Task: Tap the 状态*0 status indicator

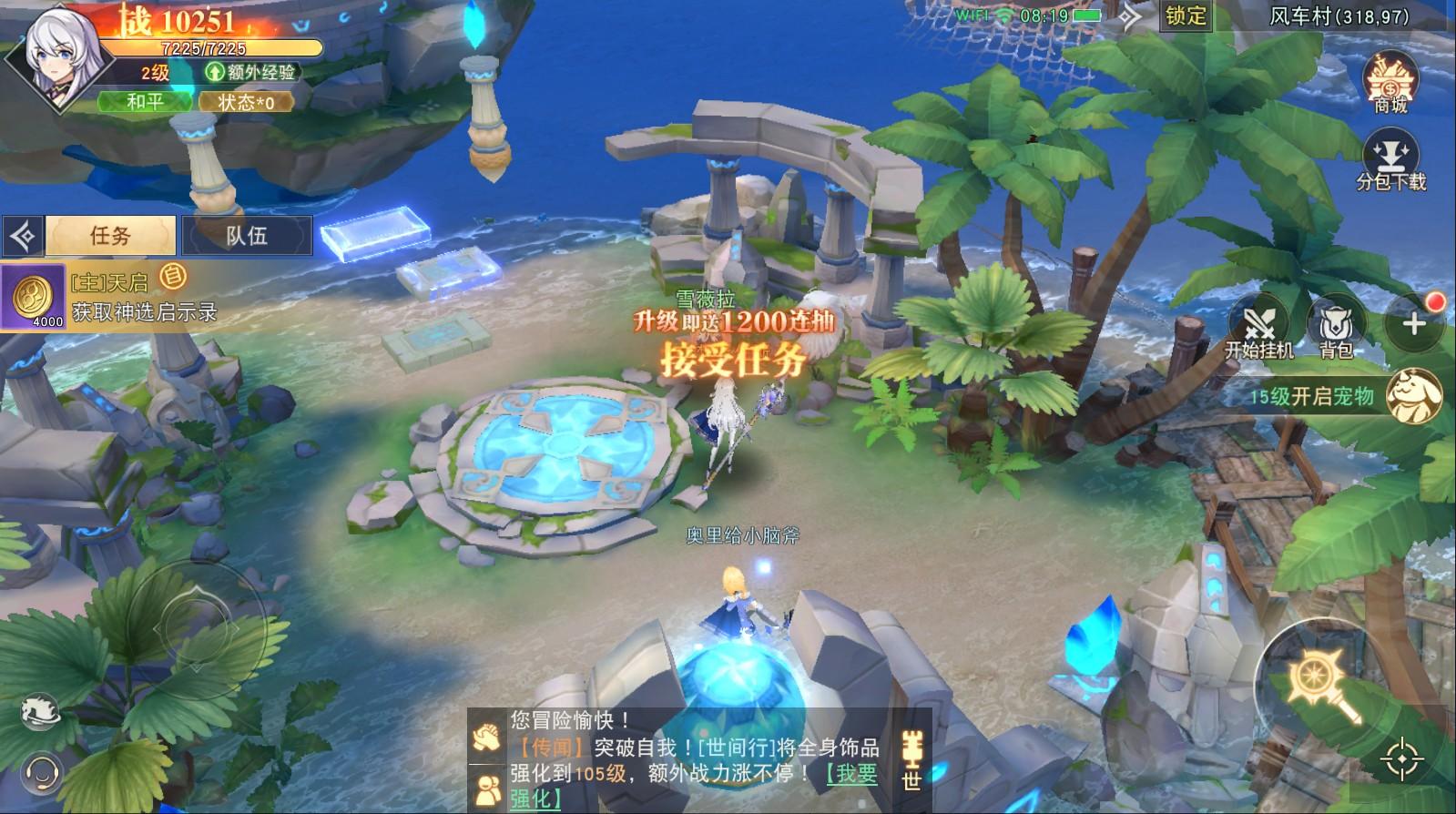Action: tap(248, 103)
